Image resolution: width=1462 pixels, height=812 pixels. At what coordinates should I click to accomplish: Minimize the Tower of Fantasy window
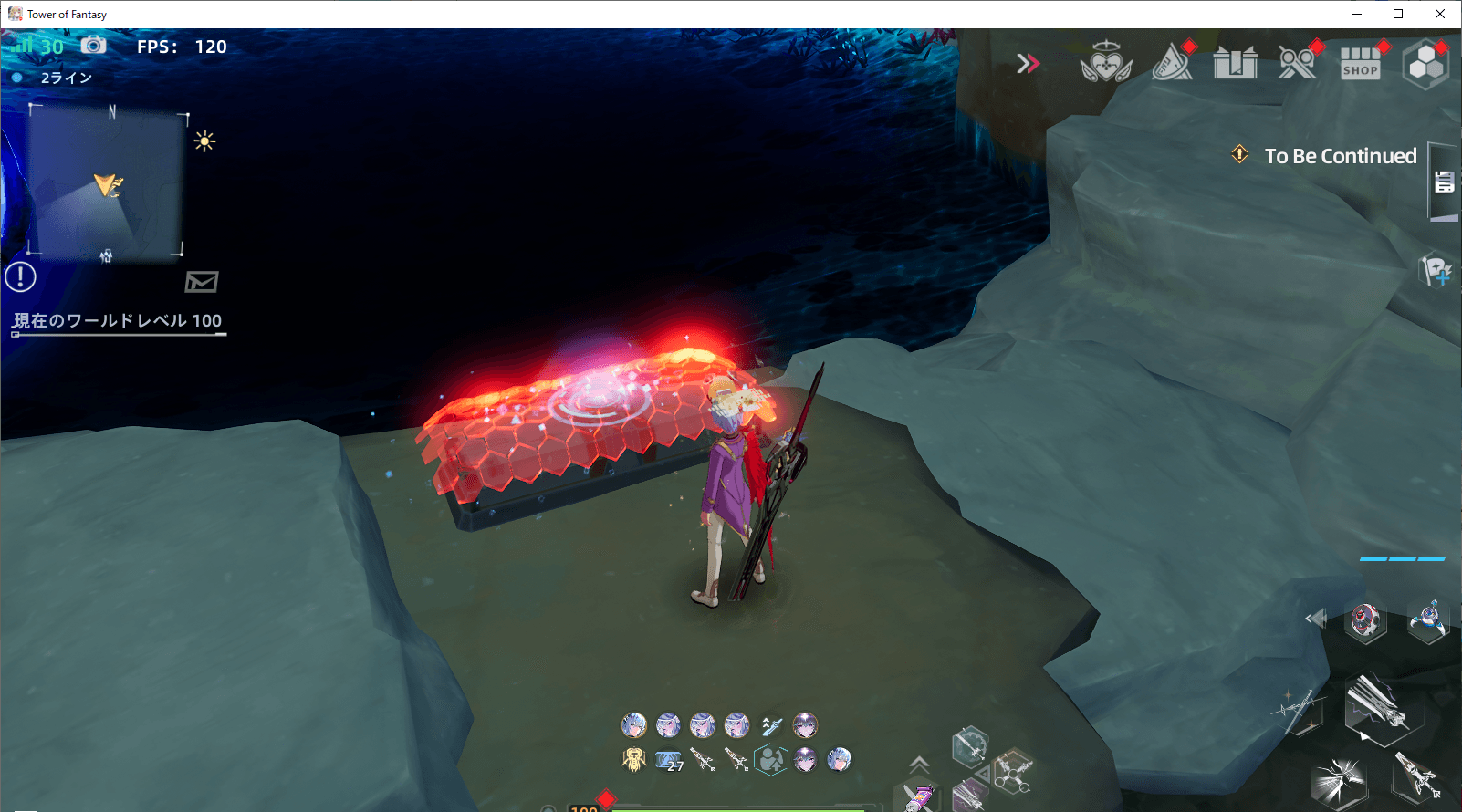(x=1357, y=14)
